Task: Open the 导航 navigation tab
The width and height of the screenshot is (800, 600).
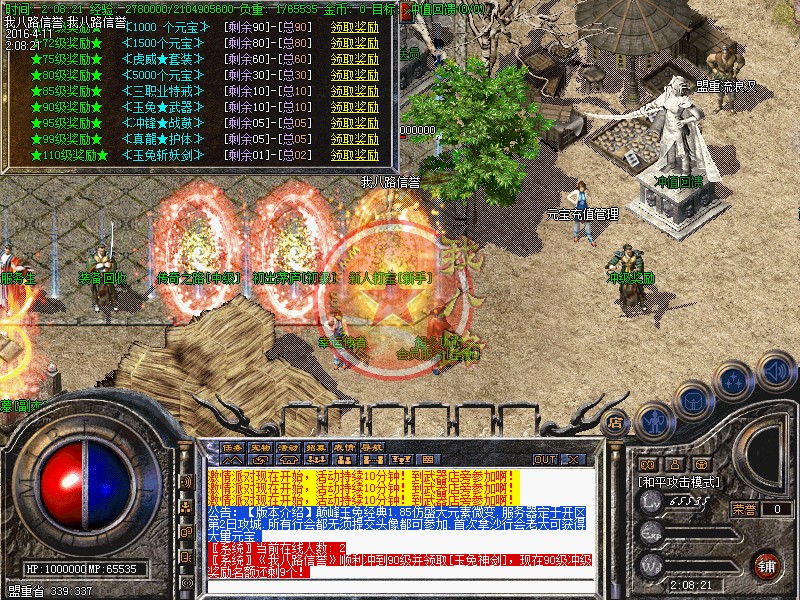Action: 373,447
